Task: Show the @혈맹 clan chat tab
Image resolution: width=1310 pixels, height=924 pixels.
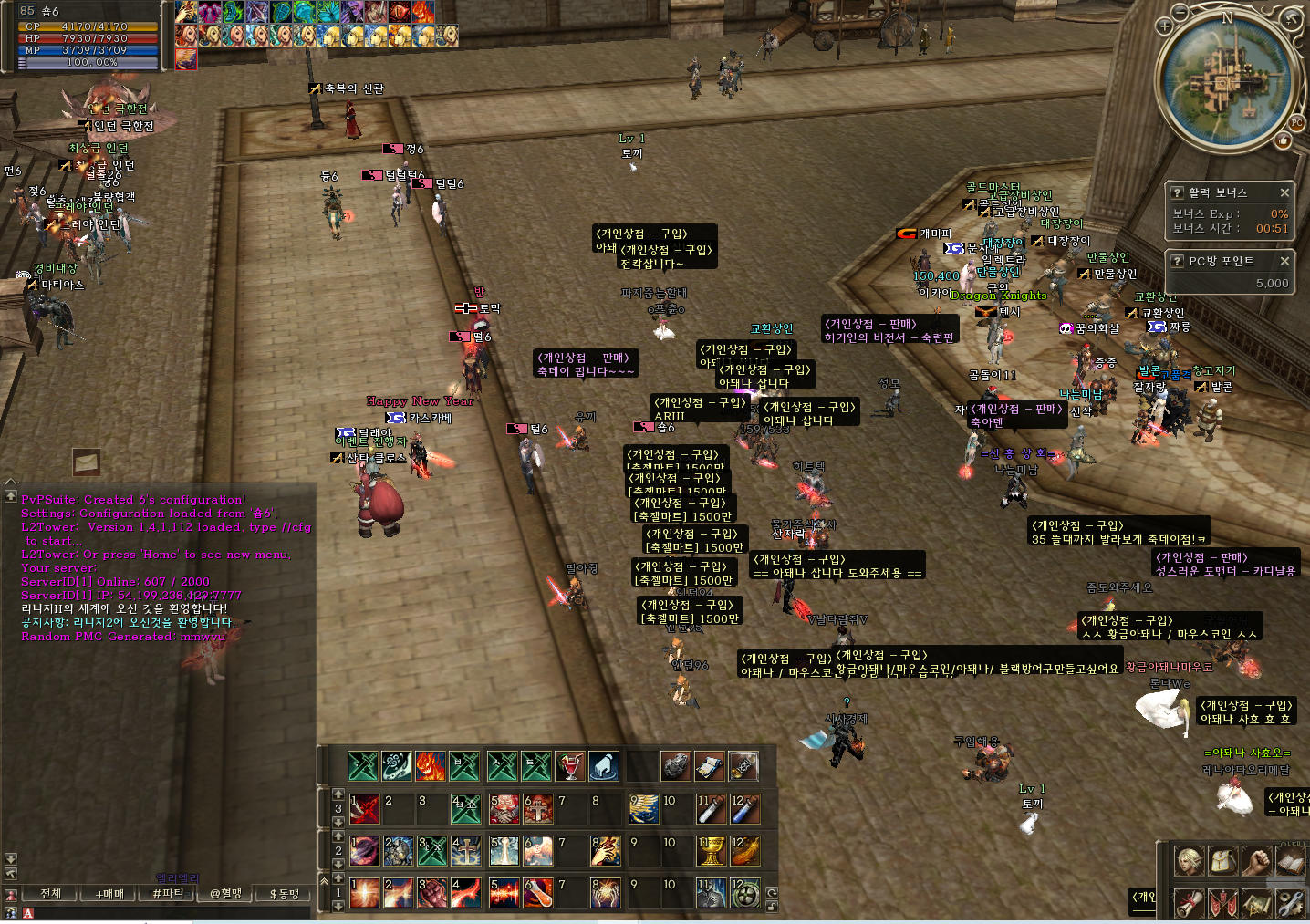Action: 226,894
